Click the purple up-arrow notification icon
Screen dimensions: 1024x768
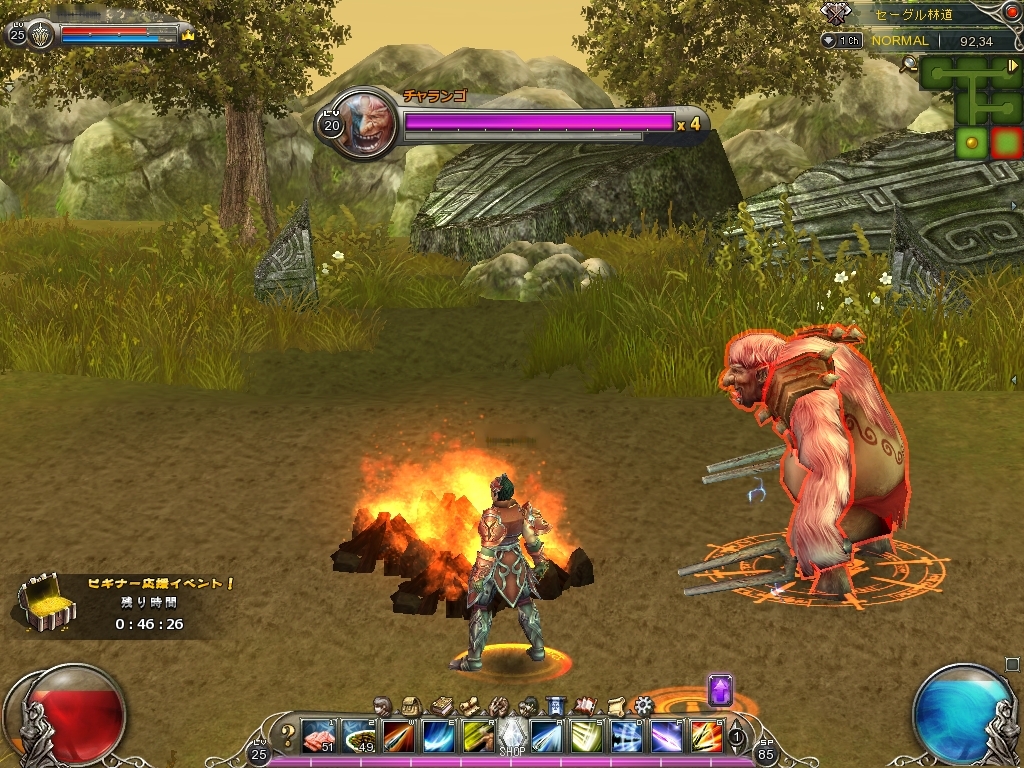coord(720,690)
